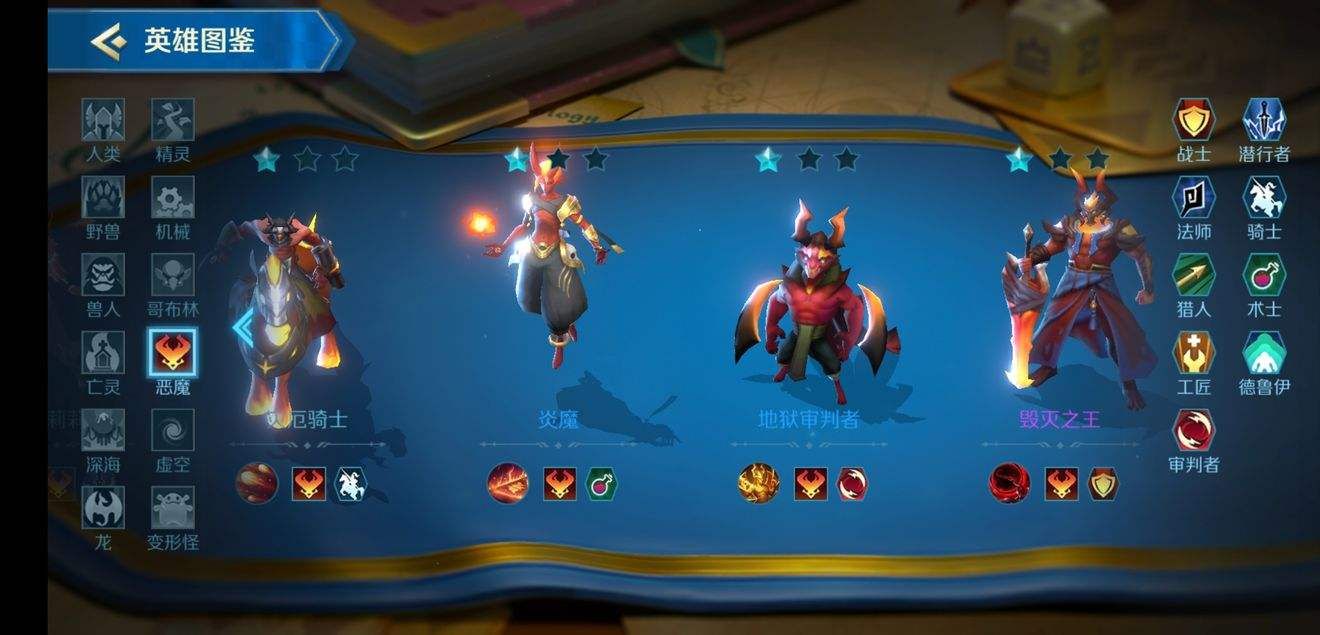Select the 地狱审判者 hero card
This screenshot has height=635, width=1320.
808,300
